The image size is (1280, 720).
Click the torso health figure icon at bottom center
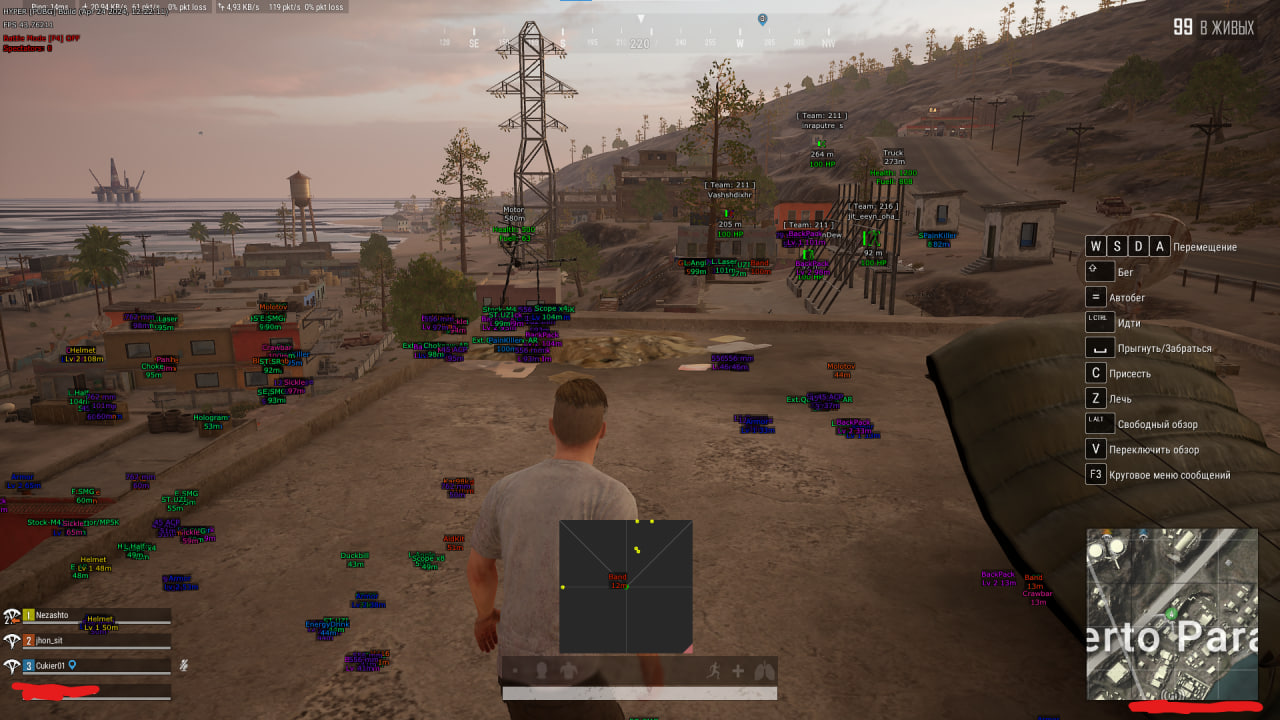point(569,672)
